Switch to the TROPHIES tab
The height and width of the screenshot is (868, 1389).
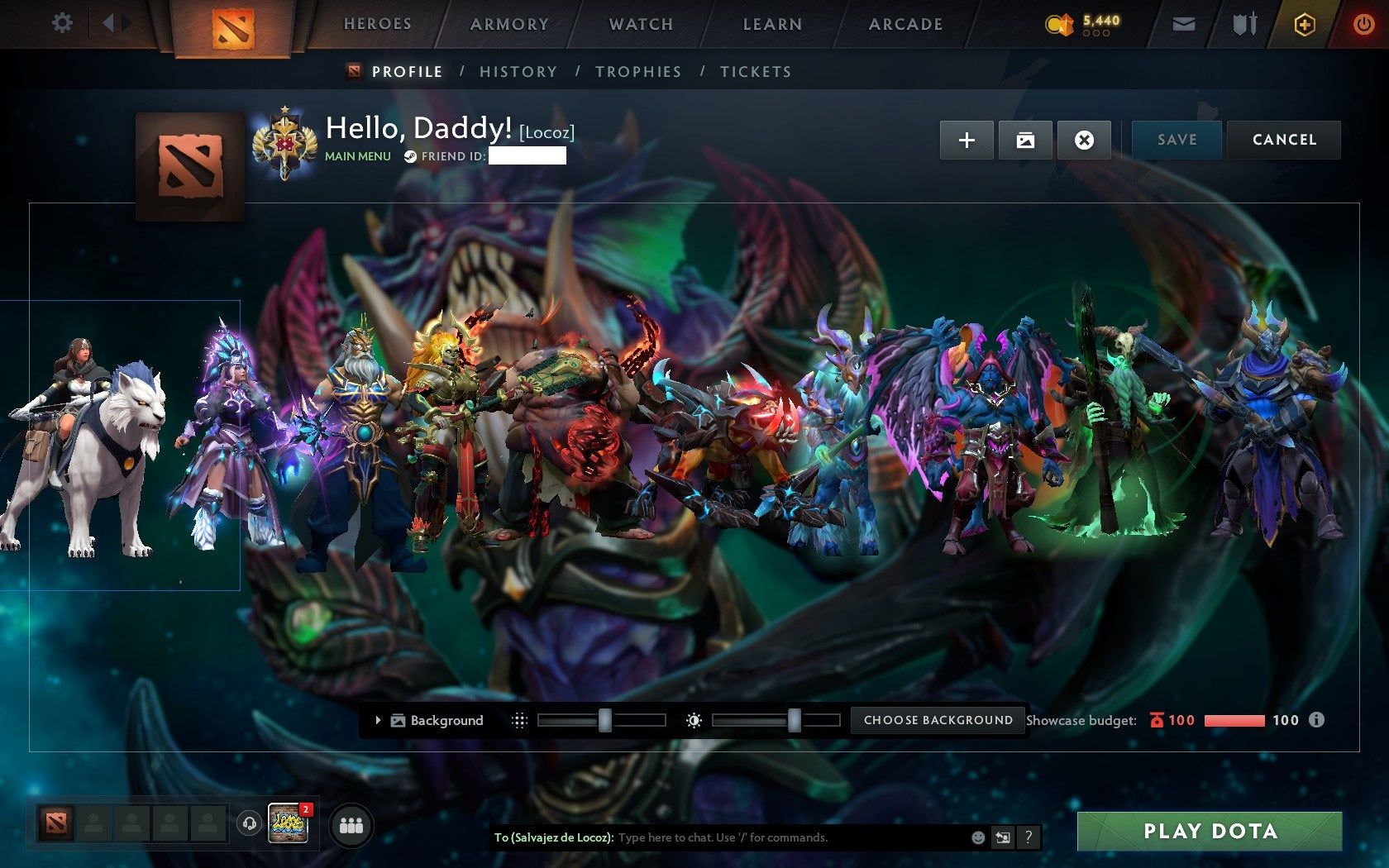pos(638,72)
